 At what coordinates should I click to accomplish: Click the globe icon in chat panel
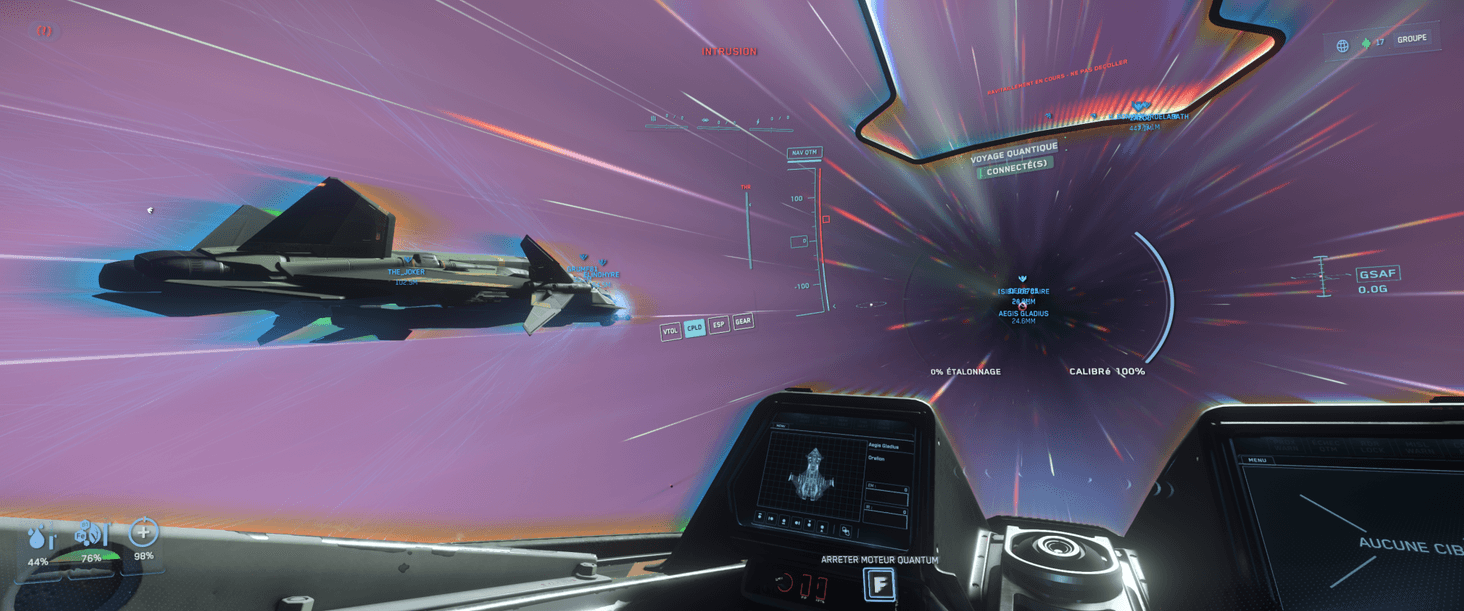click(1342, 46)
